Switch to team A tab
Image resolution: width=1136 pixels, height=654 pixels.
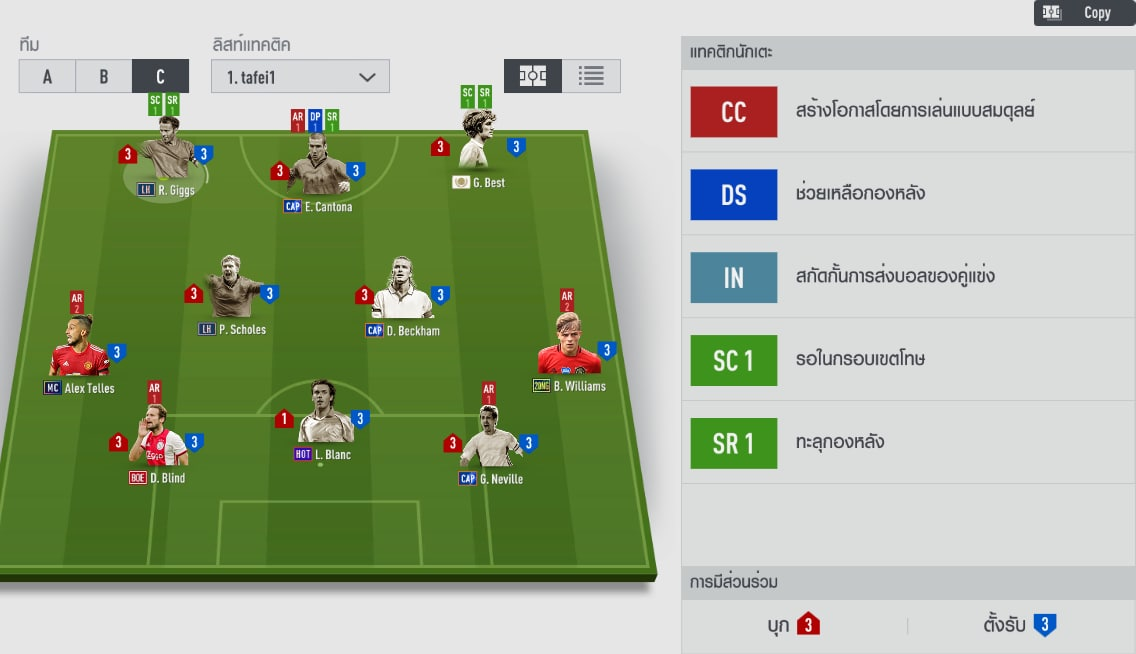click(x=47, y=76)
